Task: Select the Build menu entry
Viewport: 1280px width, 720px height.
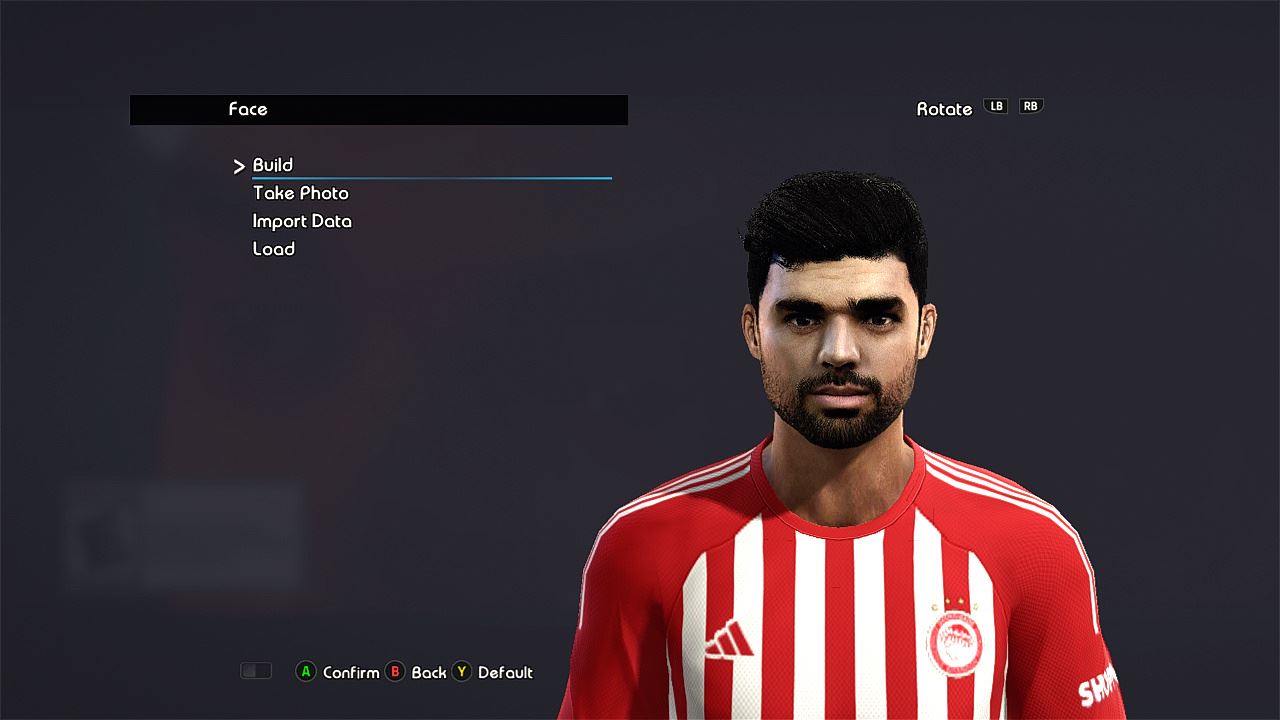Action: pyautogui.click(x=273, y=165)
